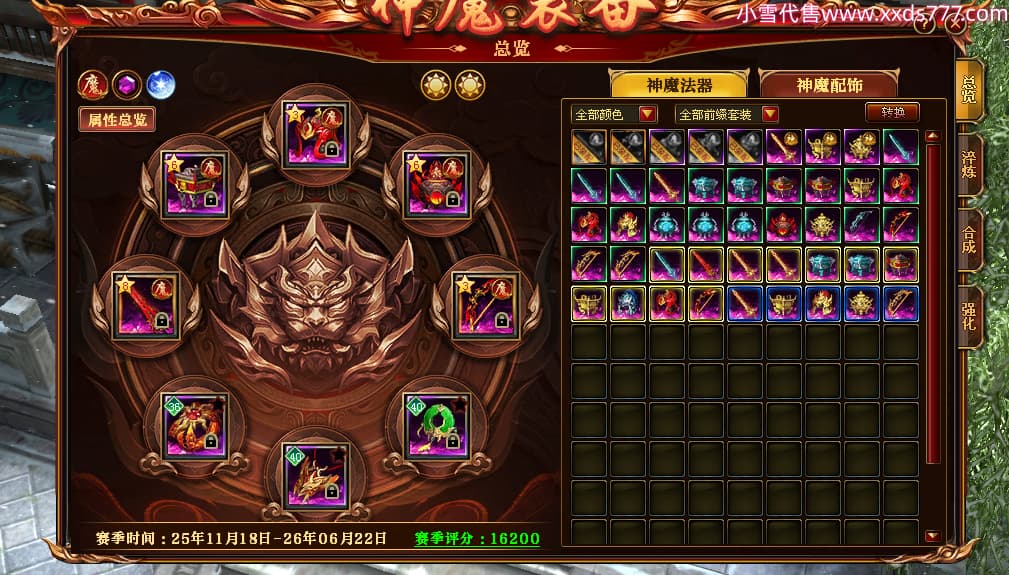Select the 总览 side tab
This screenshot has height=575, width=1009.
coord(968,90)
